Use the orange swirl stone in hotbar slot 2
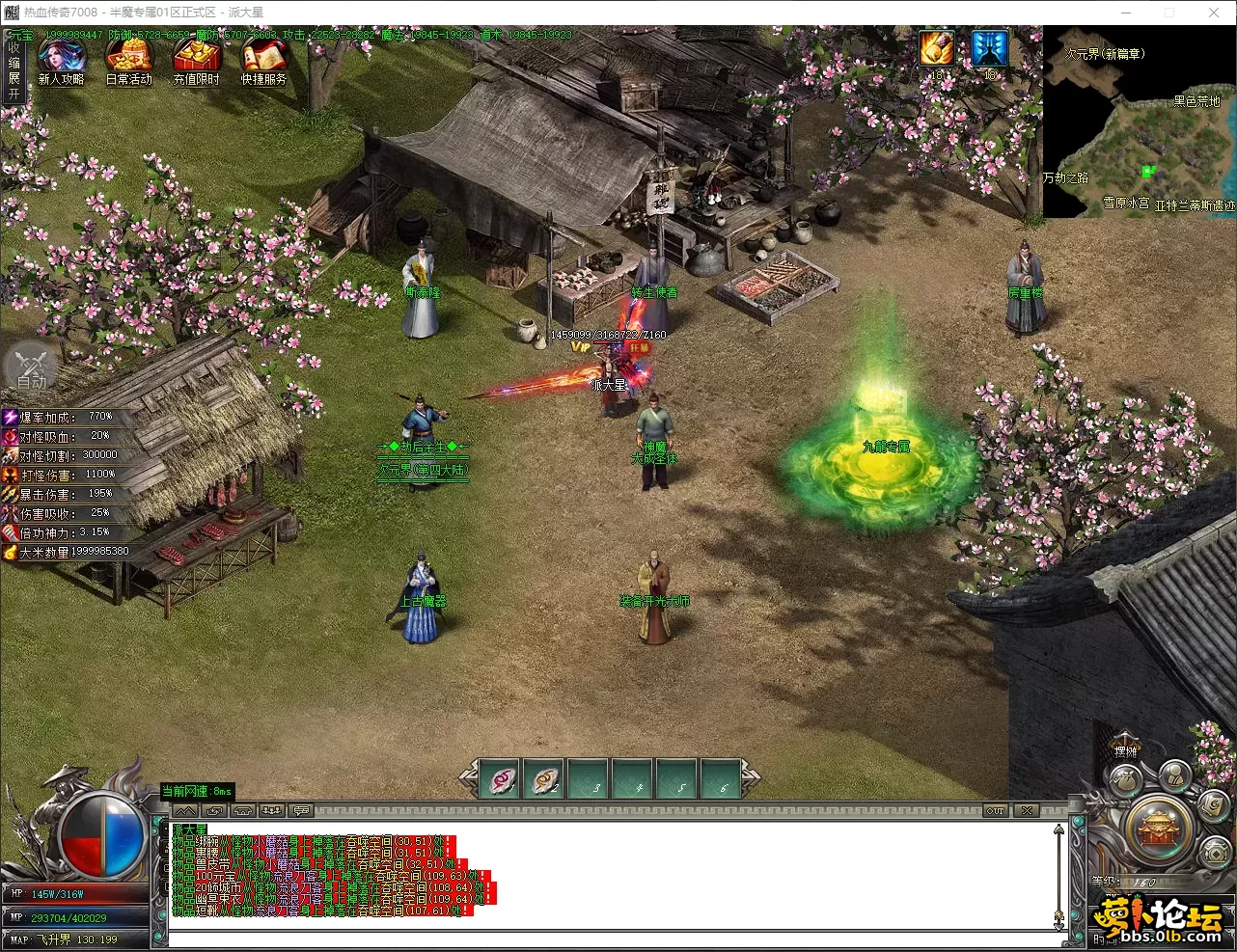The height and width of the screenshot is (952, 1237). point(546,779)
